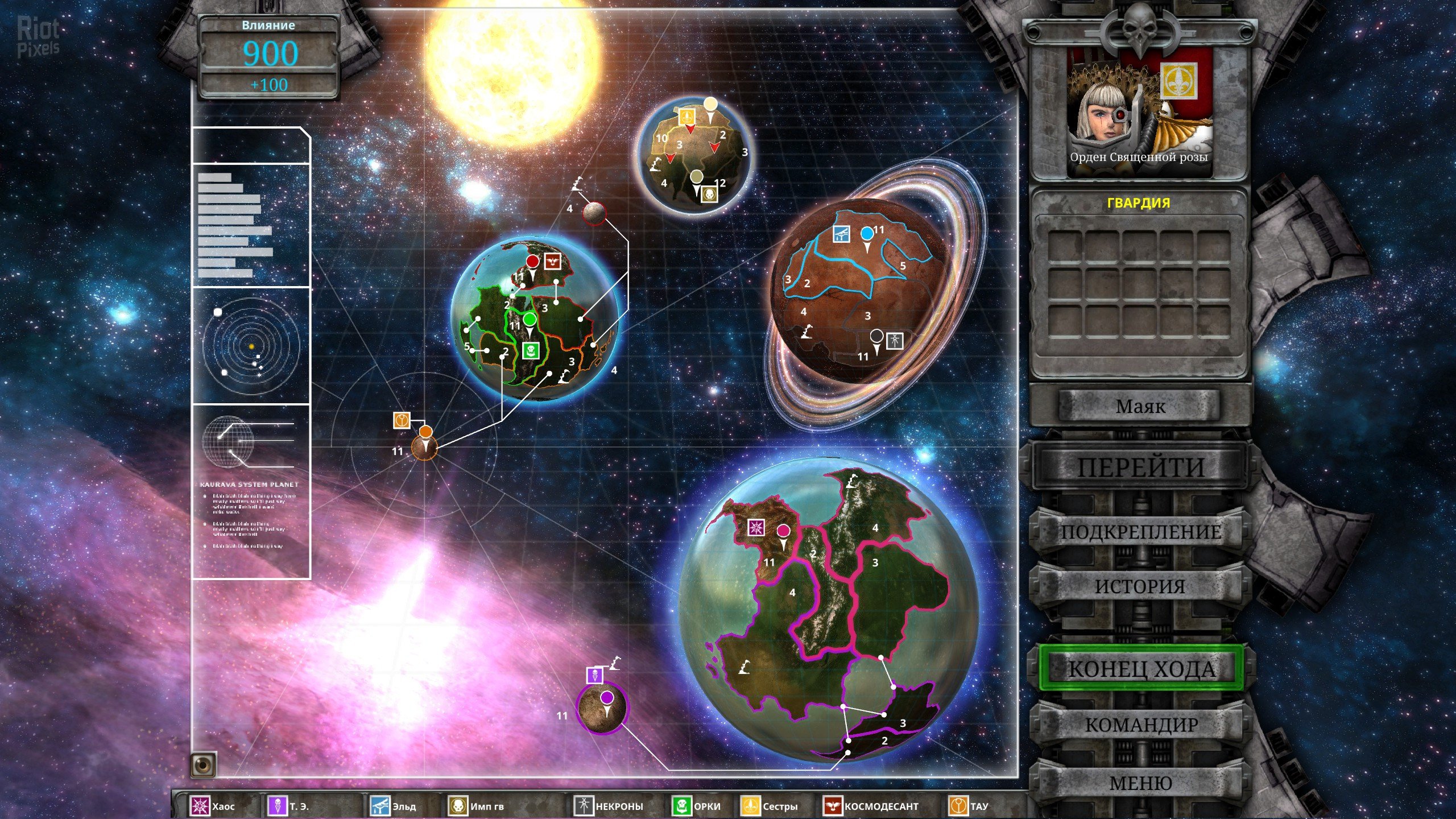Screen dimensions: 1456x819
Task: Choose the ПОДКРЕПЛЕНИЕ reinforcement button
Action: [x=1140, y=532]
